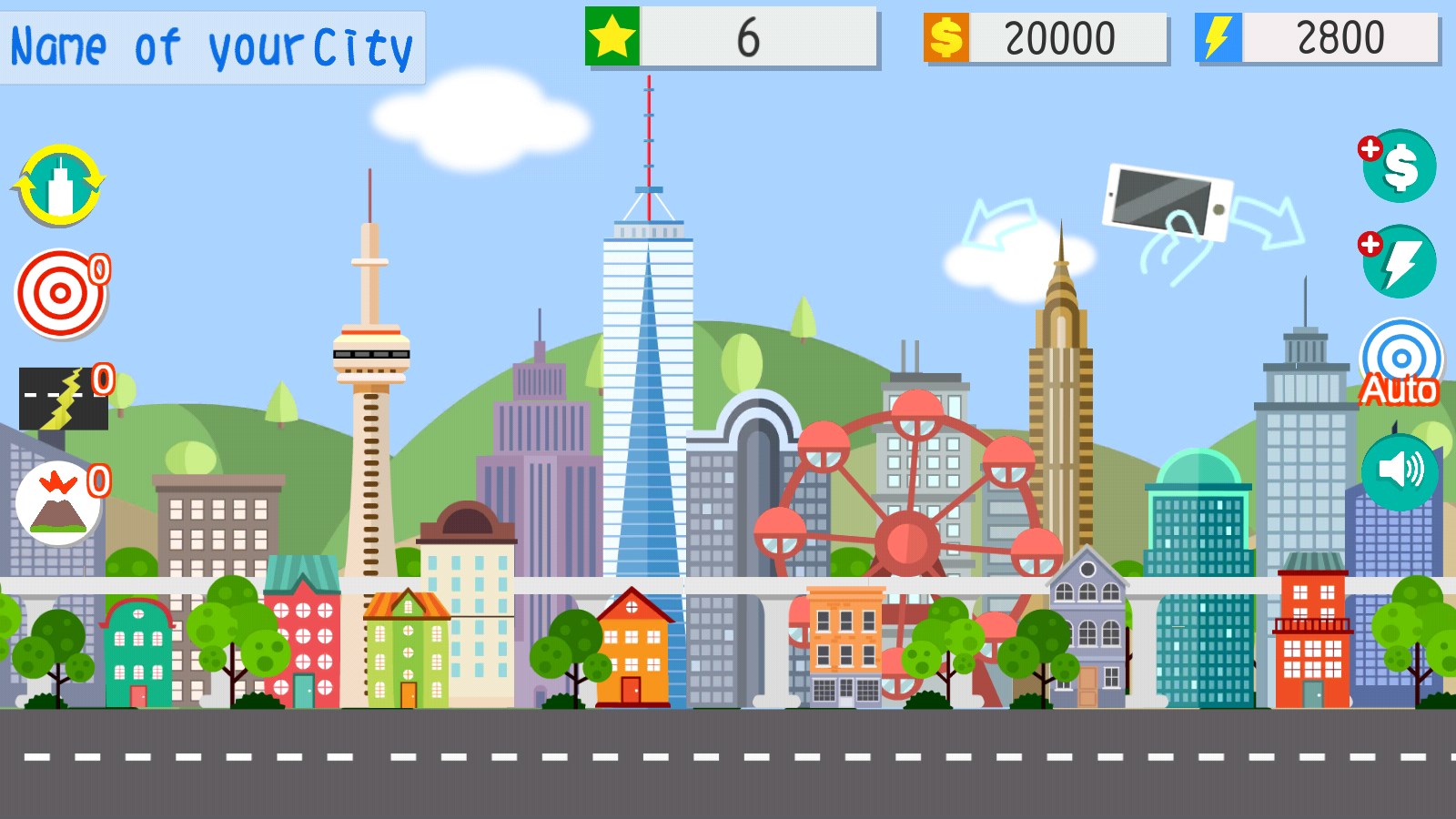Click the money counter showing 20000
Screen dimensions: 1456x819
point(1060,37)
